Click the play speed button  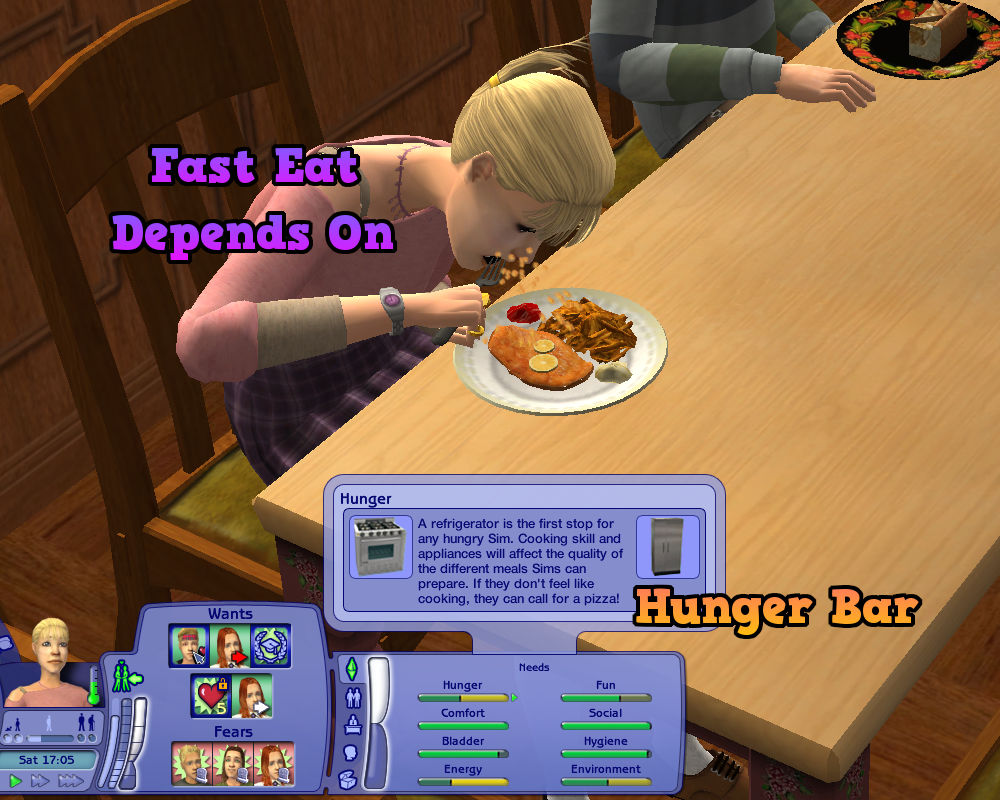15,780
